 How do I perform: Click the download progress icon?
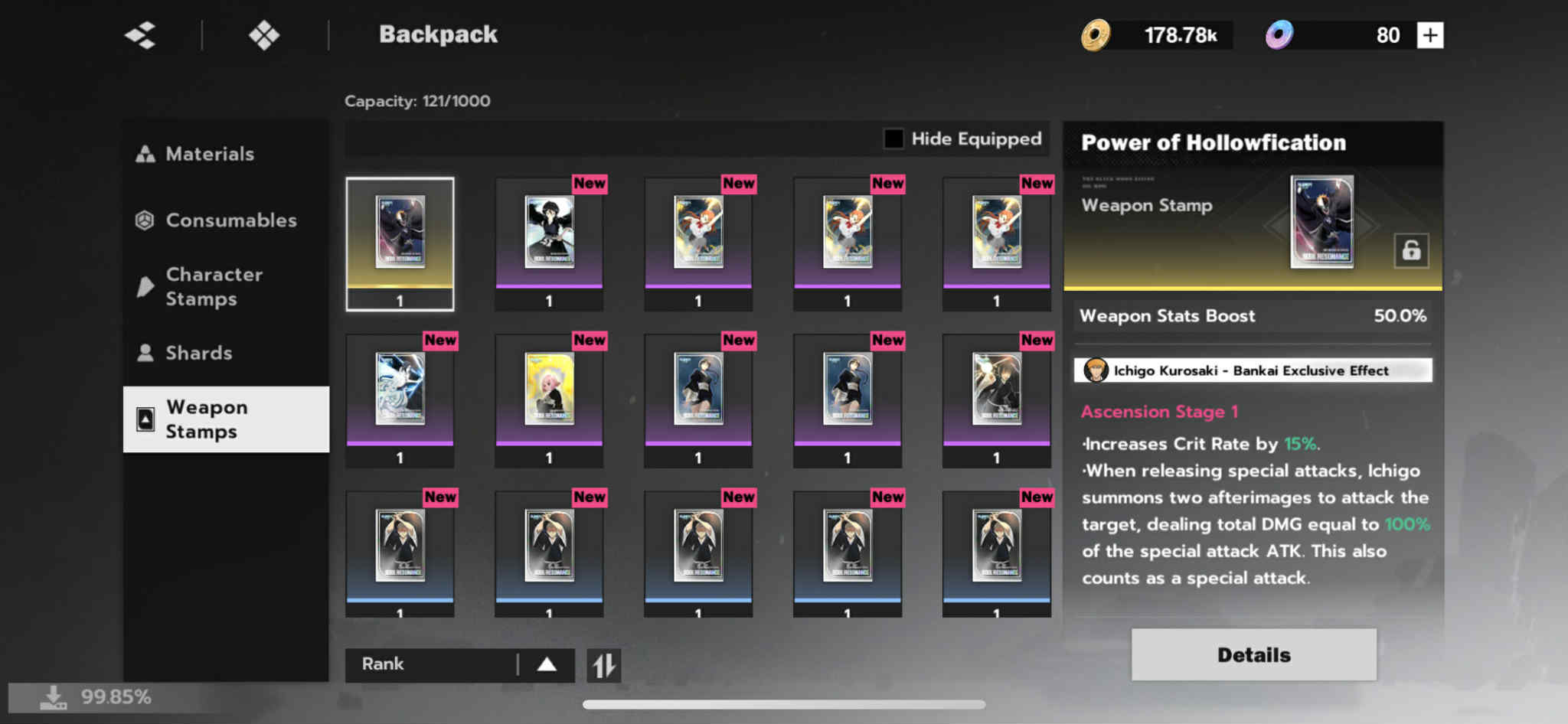click(x=53, y=697)
